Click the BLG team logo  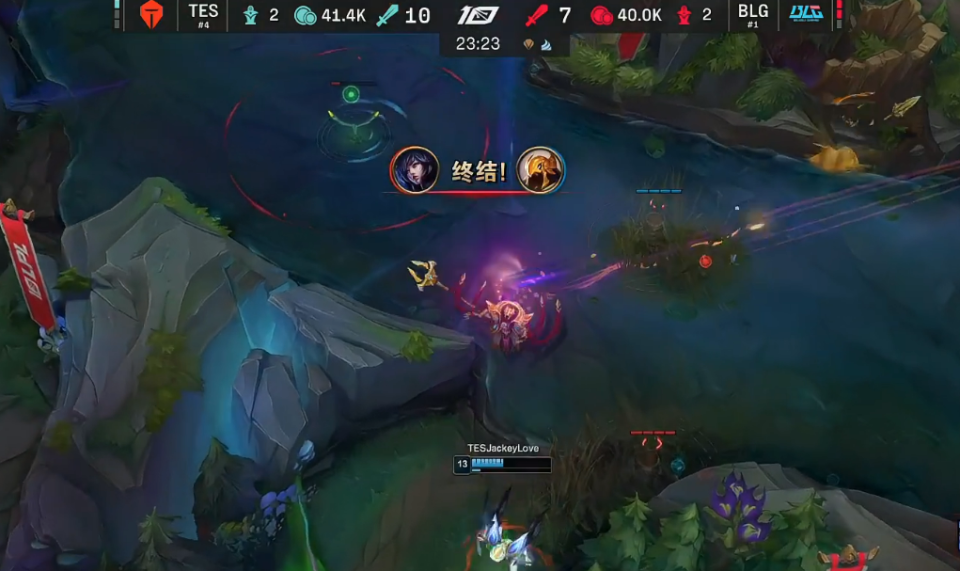(806, 14)
